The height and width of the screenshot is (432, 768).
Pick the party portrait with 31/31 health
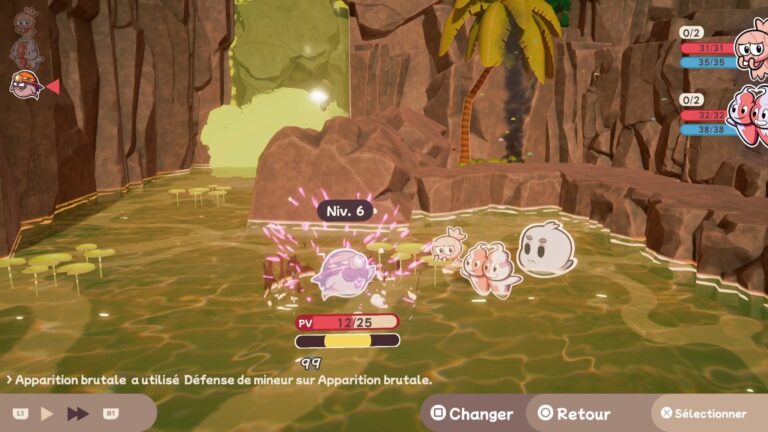(748, 43)
